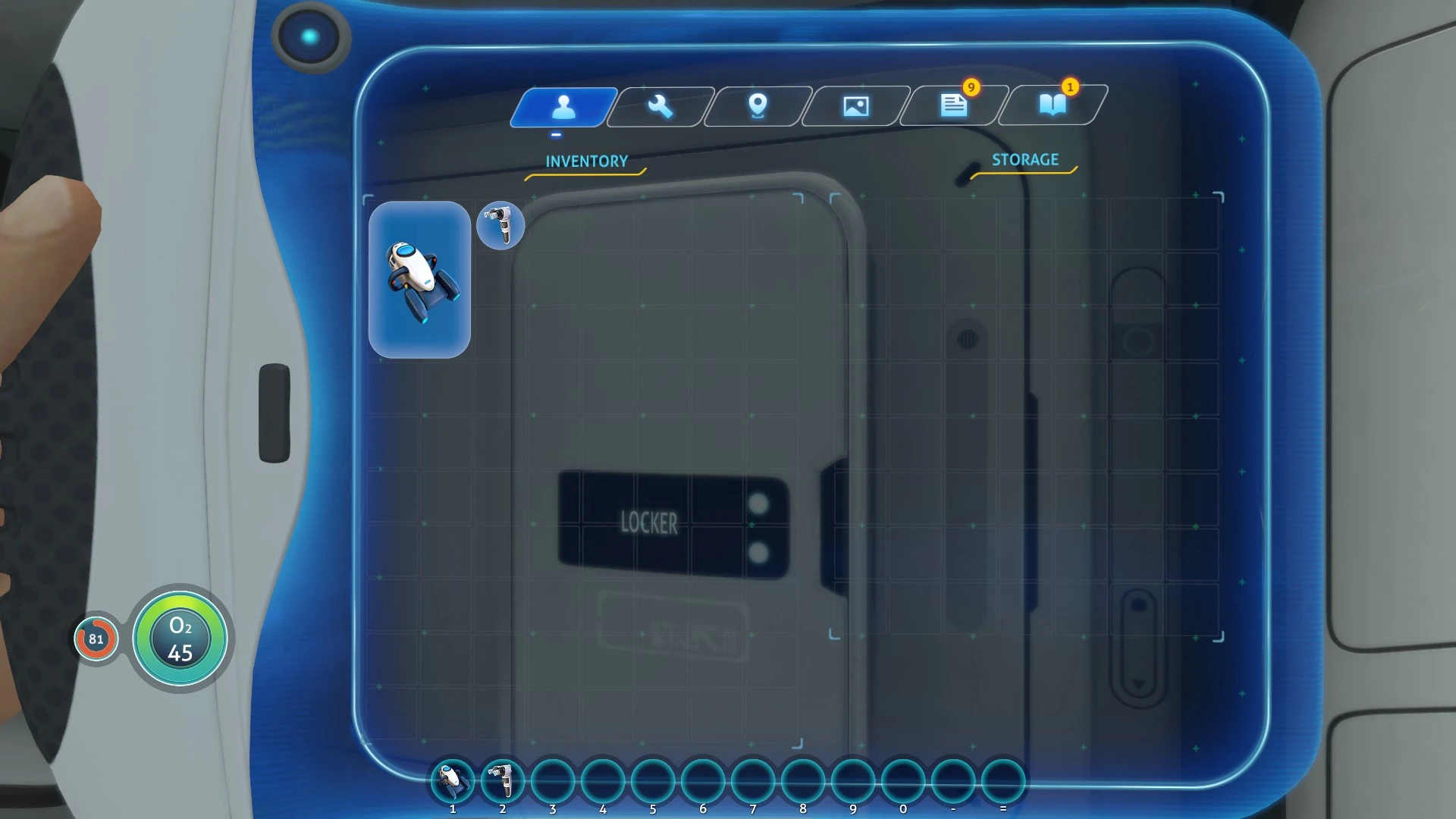Open the Databank log tab with 1 notification
This screenshot has height=819, width=1456.
[x=1053, y=106]
